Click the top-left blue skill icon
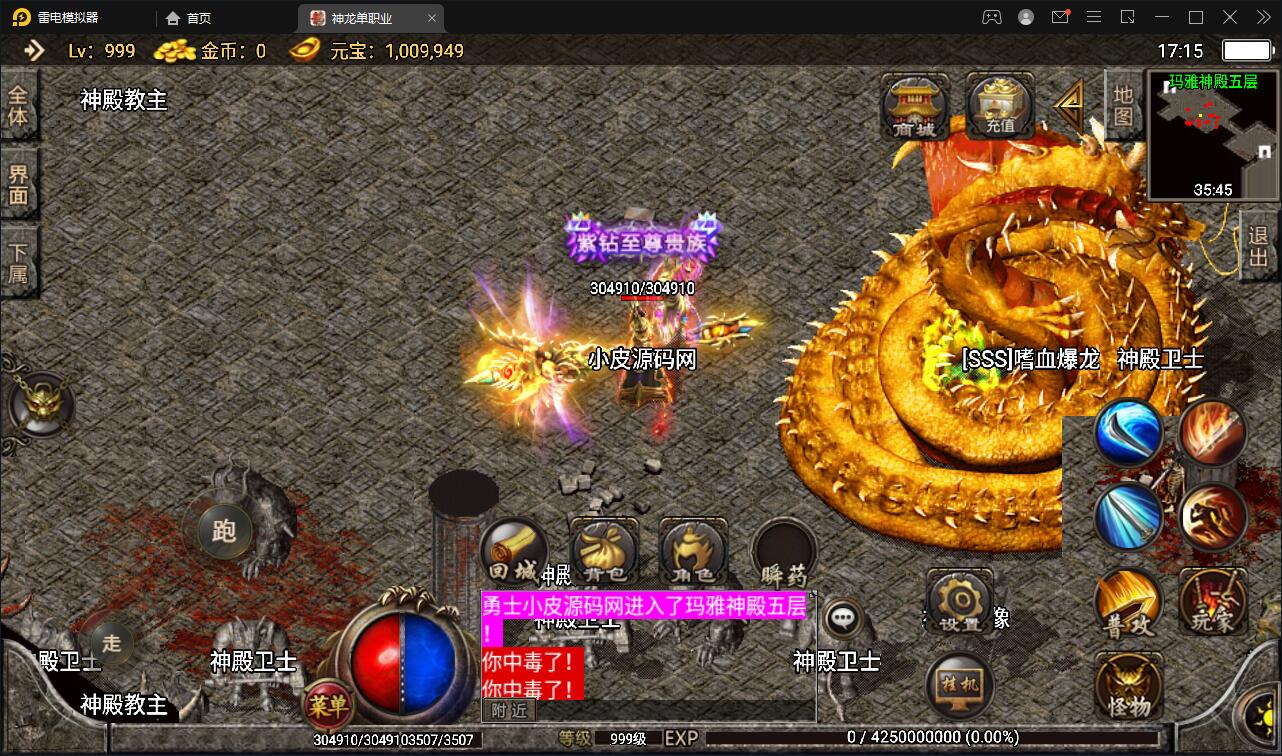Screen dimensions: 1282x756 pyautogui.click(x=1128, y=433)
